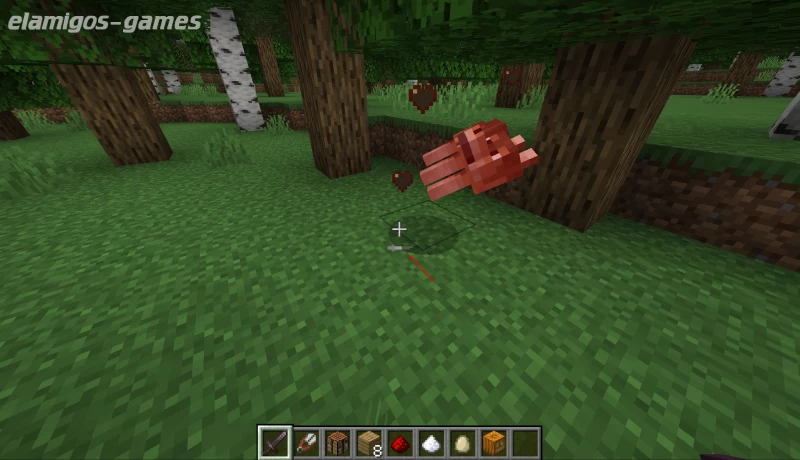The height and width of the screenshot is (460, 800).
Task: Select the sword hotbar slot
Action: click(x=275, y=442)
